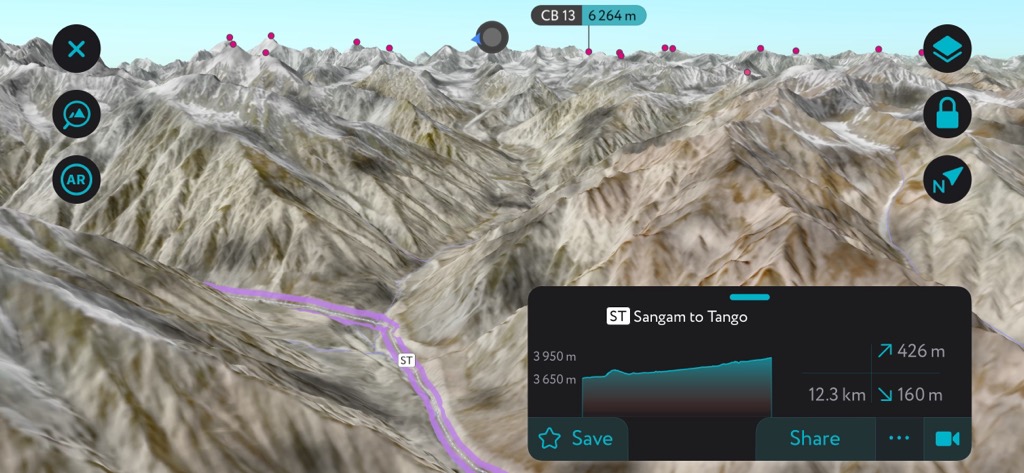Activate AR mode
The height and width of the screenshot is (473, 1024).
click(x=77, y=180)
